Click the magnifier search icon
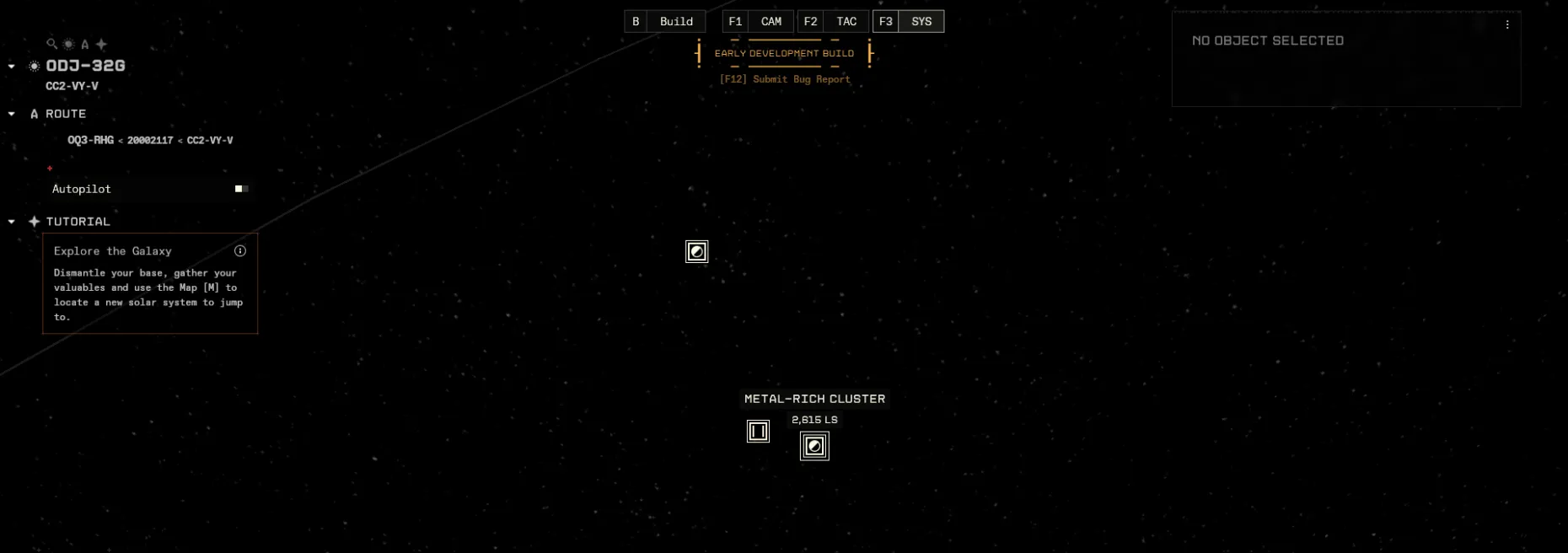 point(51,44)
